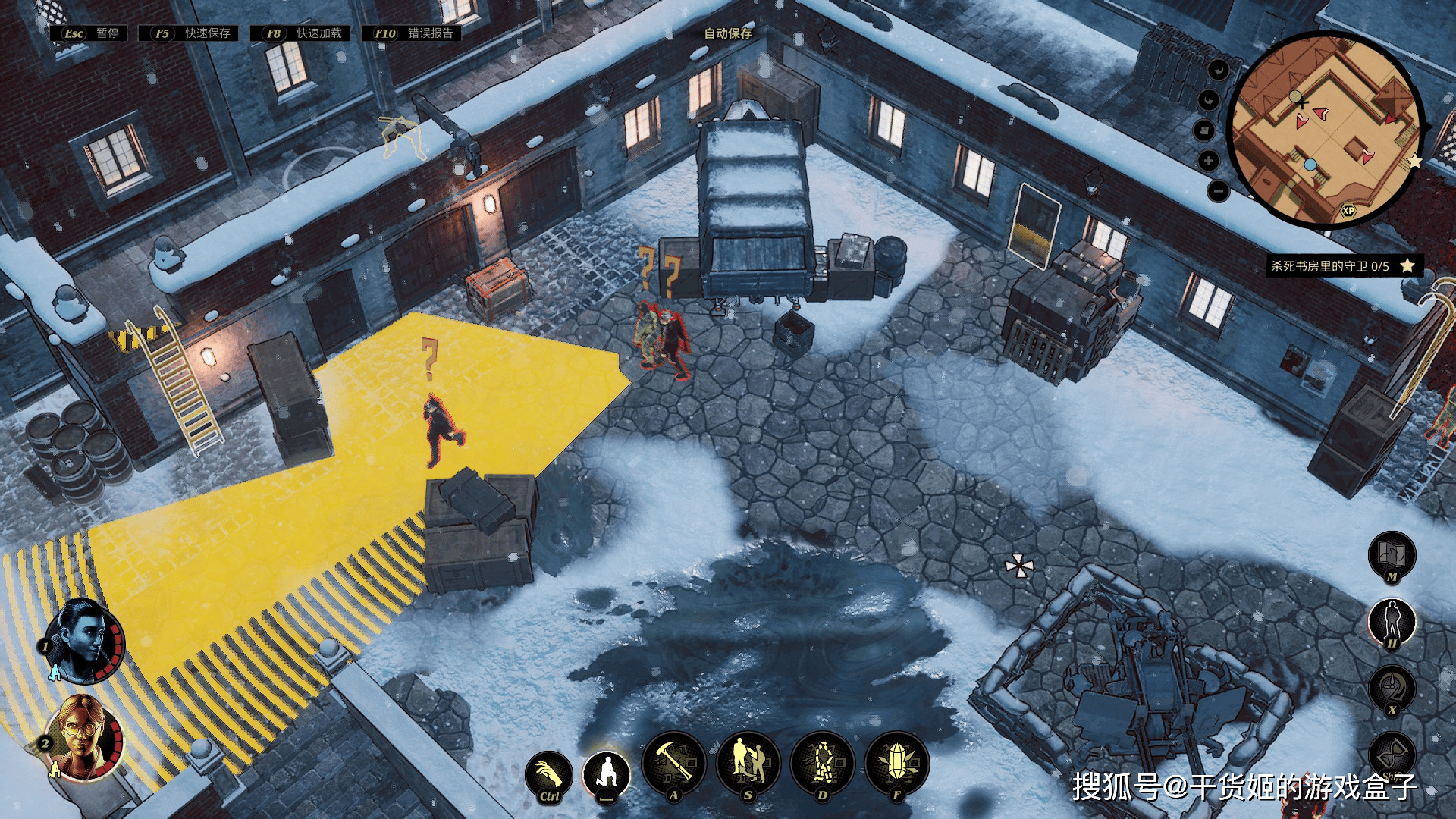Screen dimensions: 1456x819
Task: Choose 快速加载 quick load
Action: click(302, 33)
